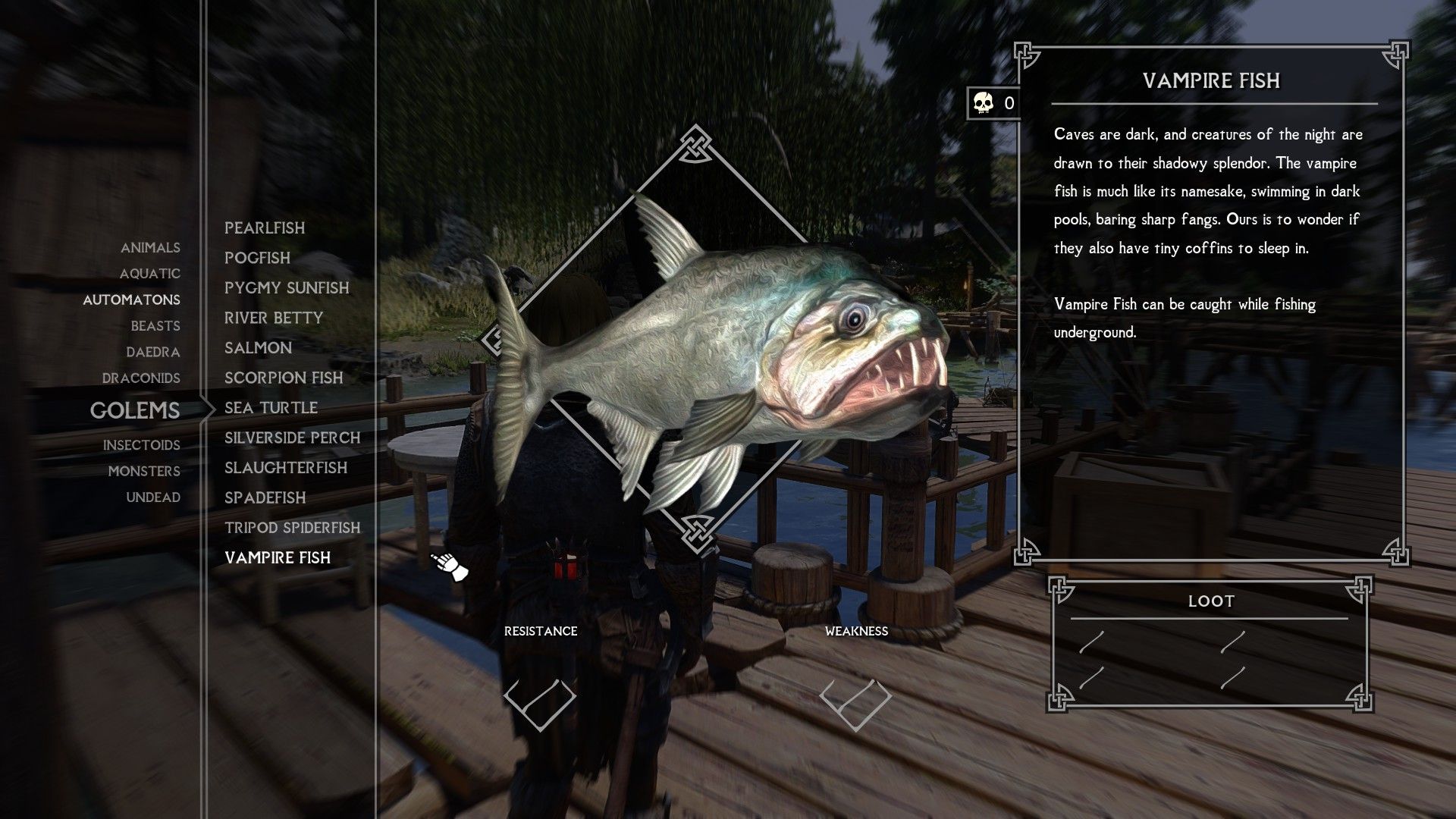Enable the MONSTERS category view

coord(146,471)
